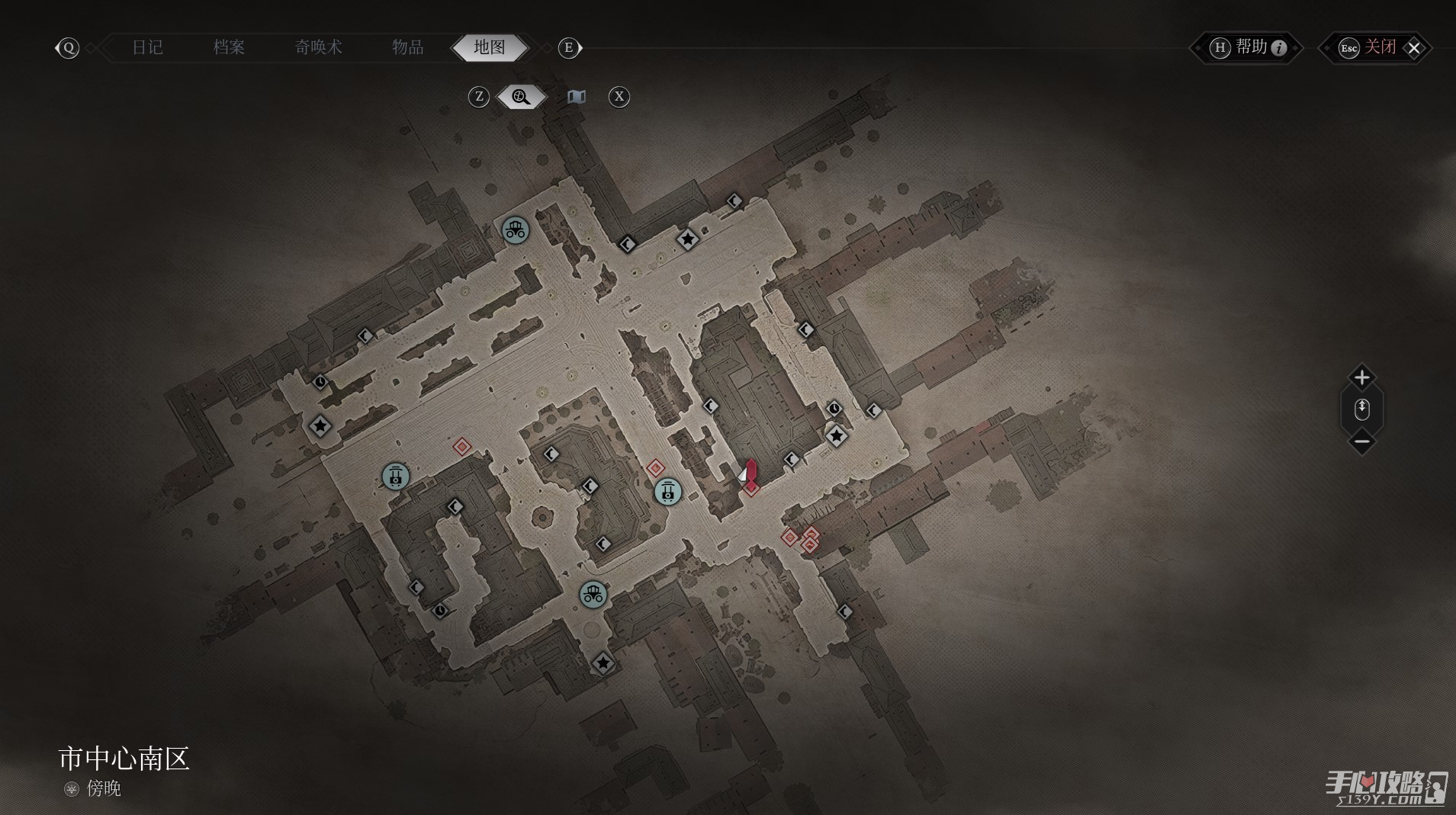Choose the magnifier map view mode
This screenshot has width=1456, height=815.
pos(522,97)
